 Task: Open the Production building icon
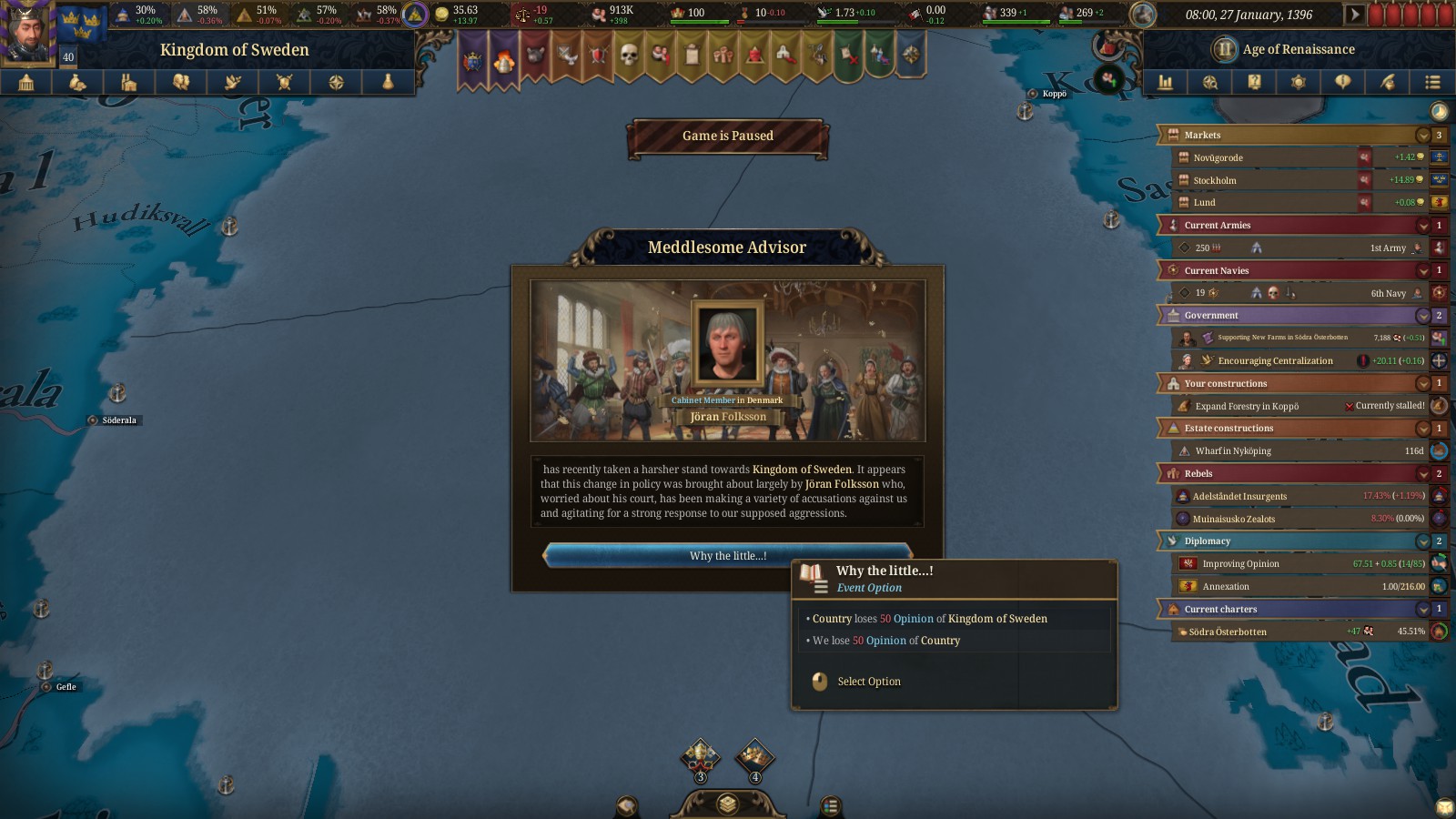click(130, 82)
